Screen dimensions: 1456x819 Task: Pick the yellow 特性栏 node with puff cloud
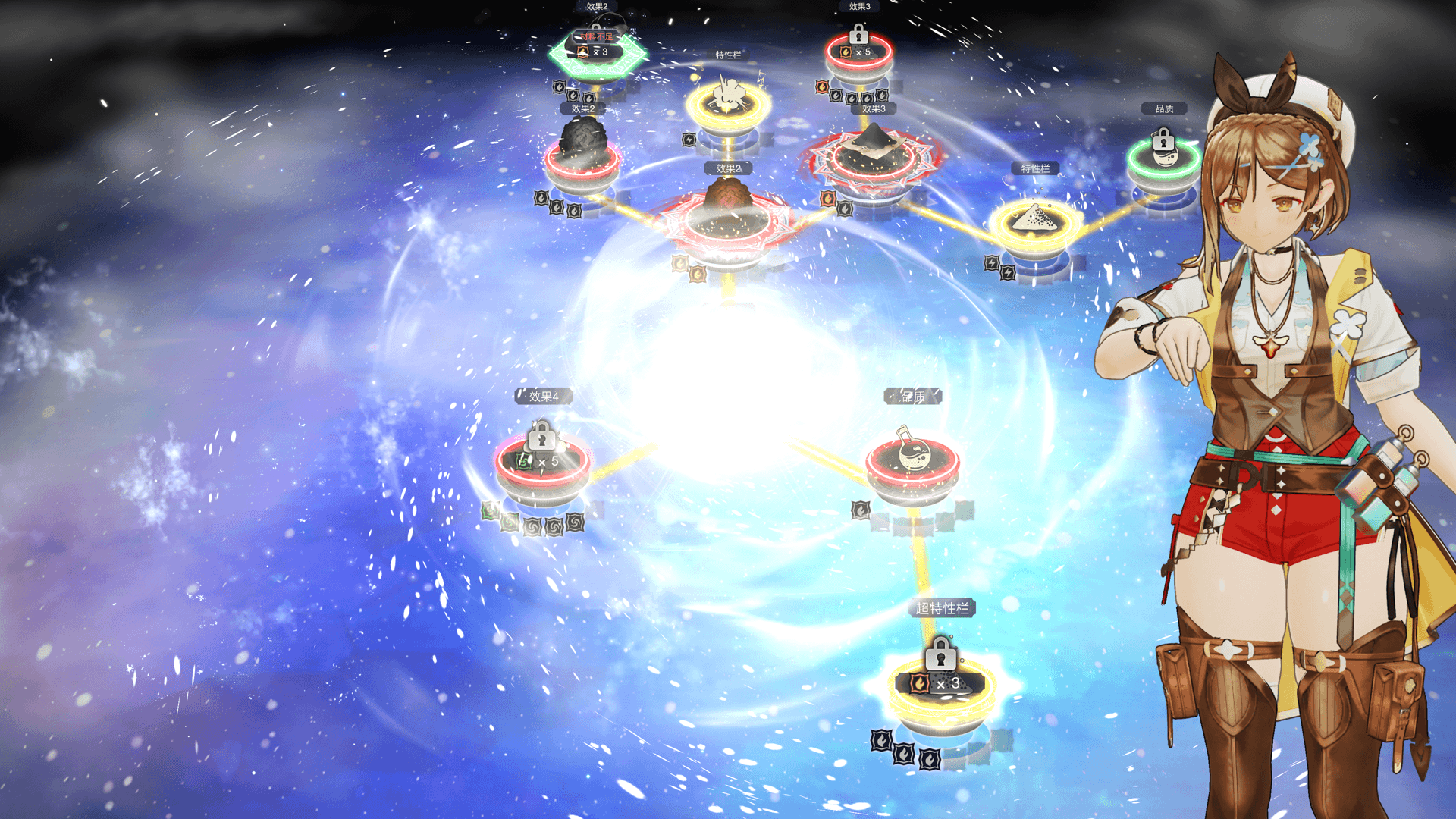(728, 102)
